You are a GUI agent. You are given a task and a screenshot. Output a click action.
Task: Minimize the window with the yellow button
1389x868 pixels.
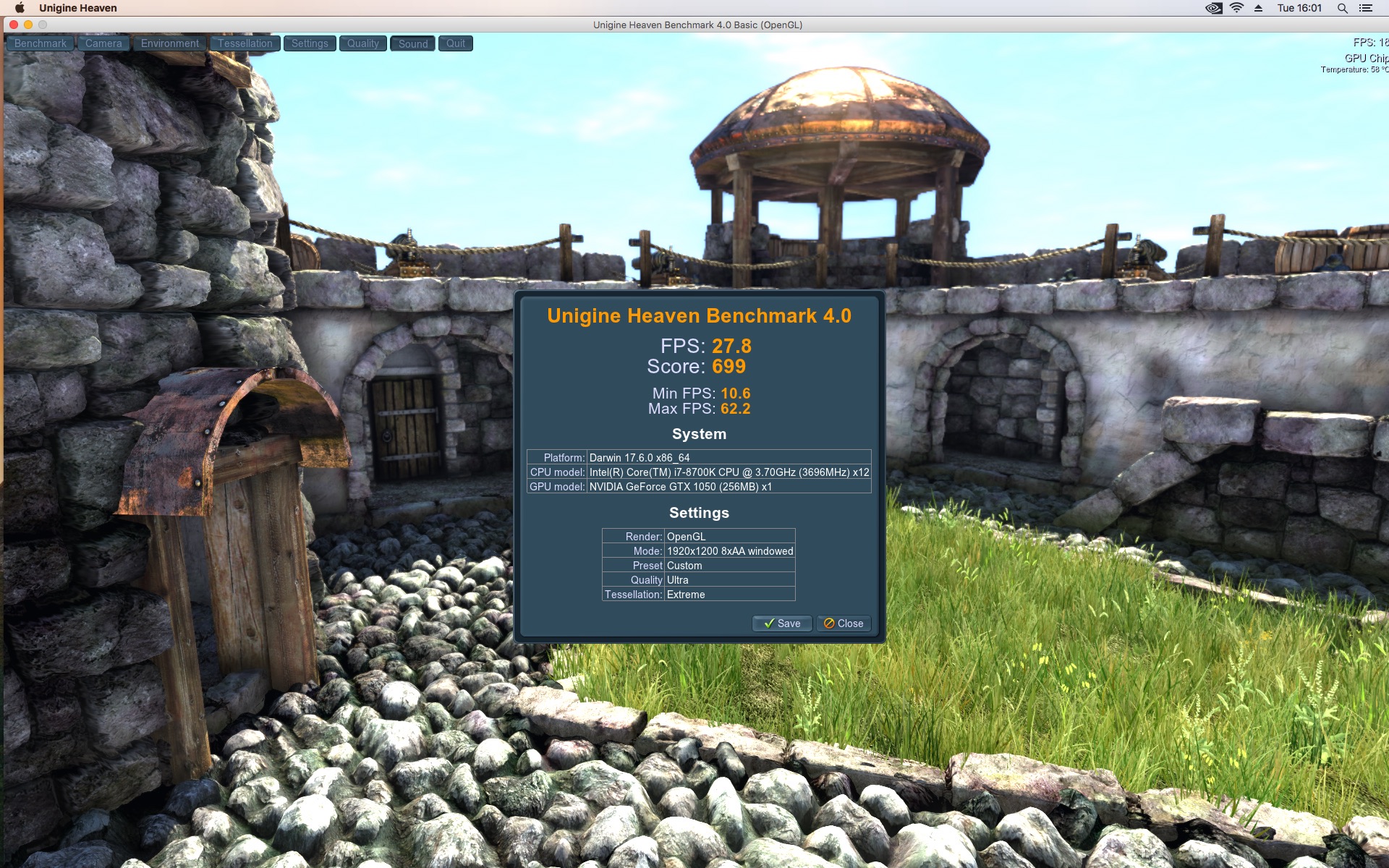pyautogui.click(x=28, y=25)
